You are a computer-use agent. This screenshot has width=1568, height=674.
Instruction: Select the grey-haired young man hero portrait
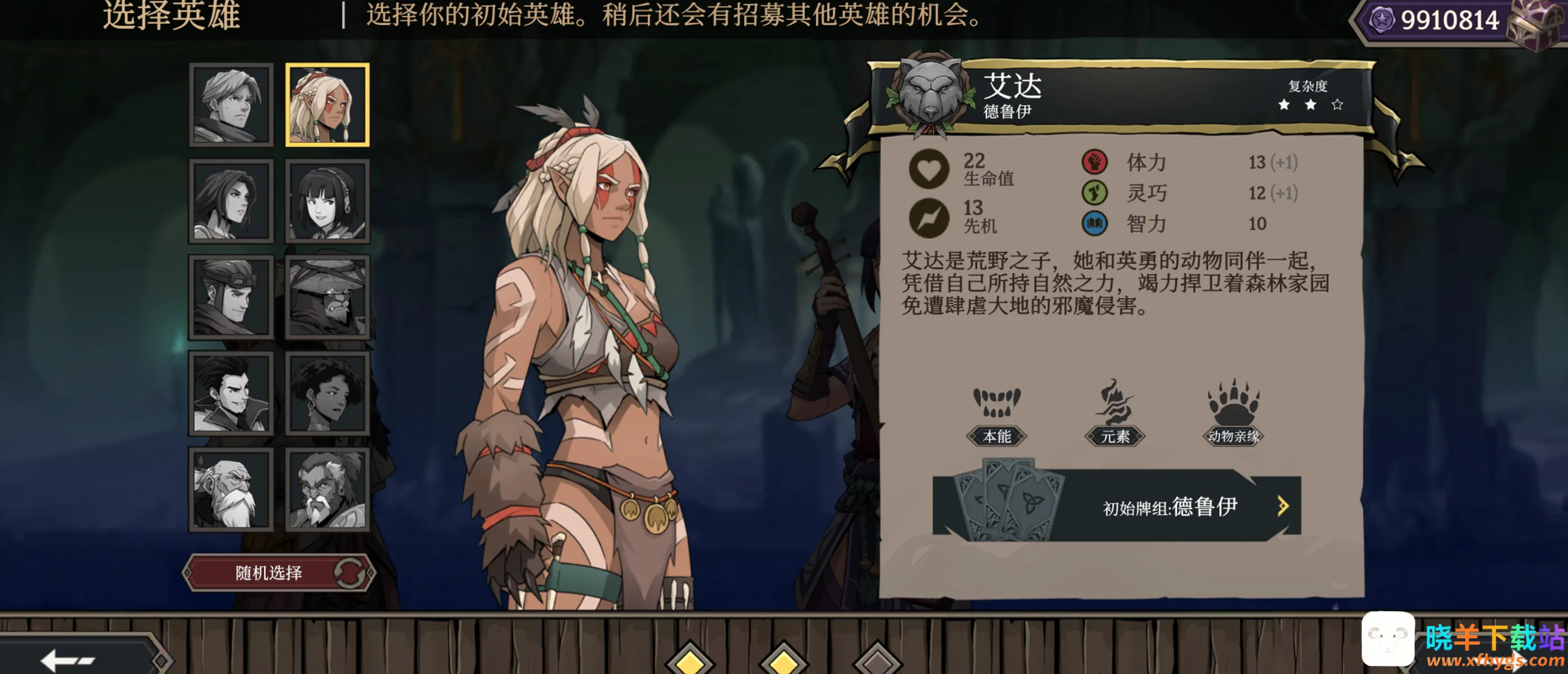pos(230,105)
